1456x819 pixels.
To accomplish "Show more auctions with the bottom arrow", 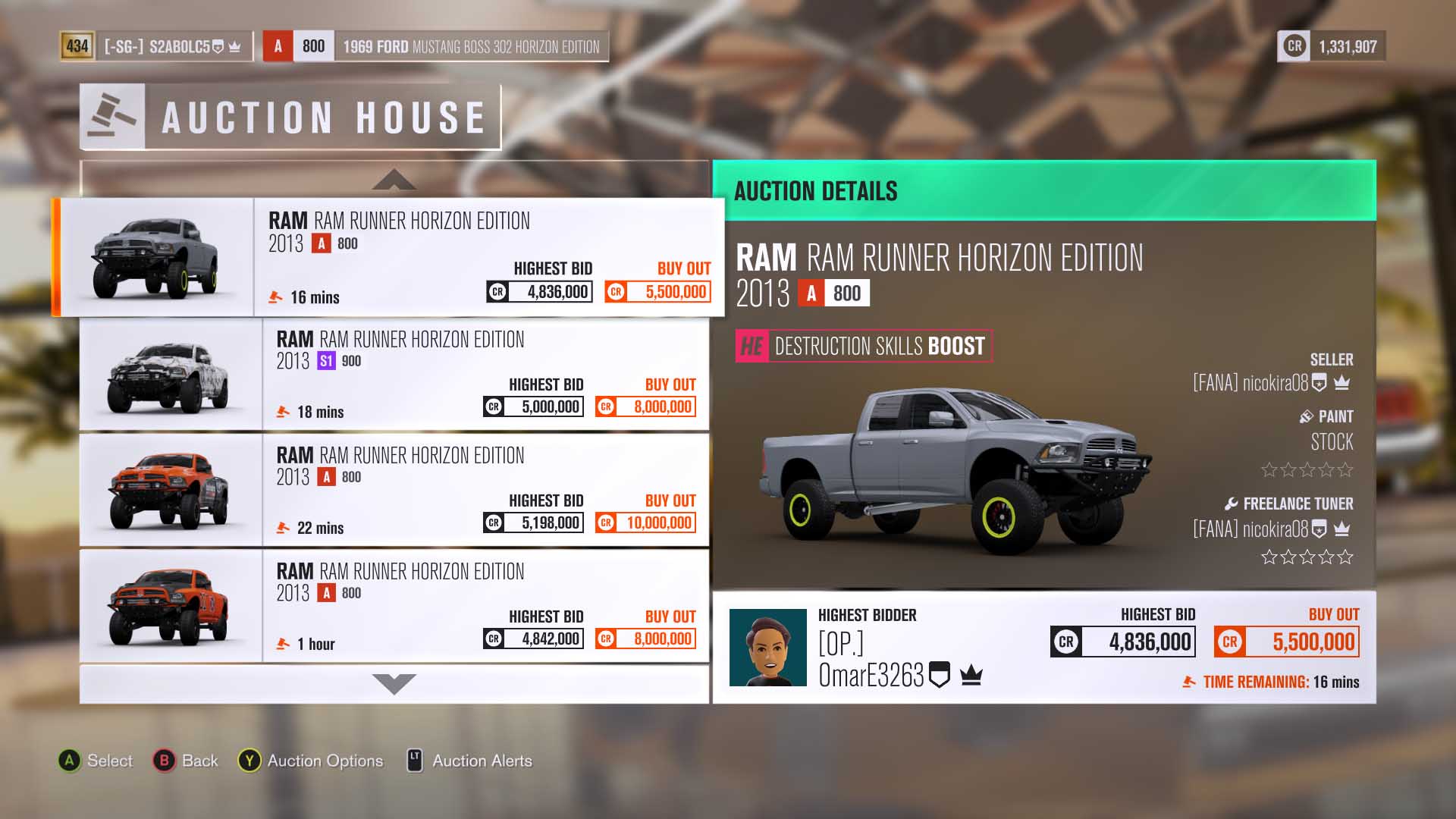I will click(x=394, y=683).
